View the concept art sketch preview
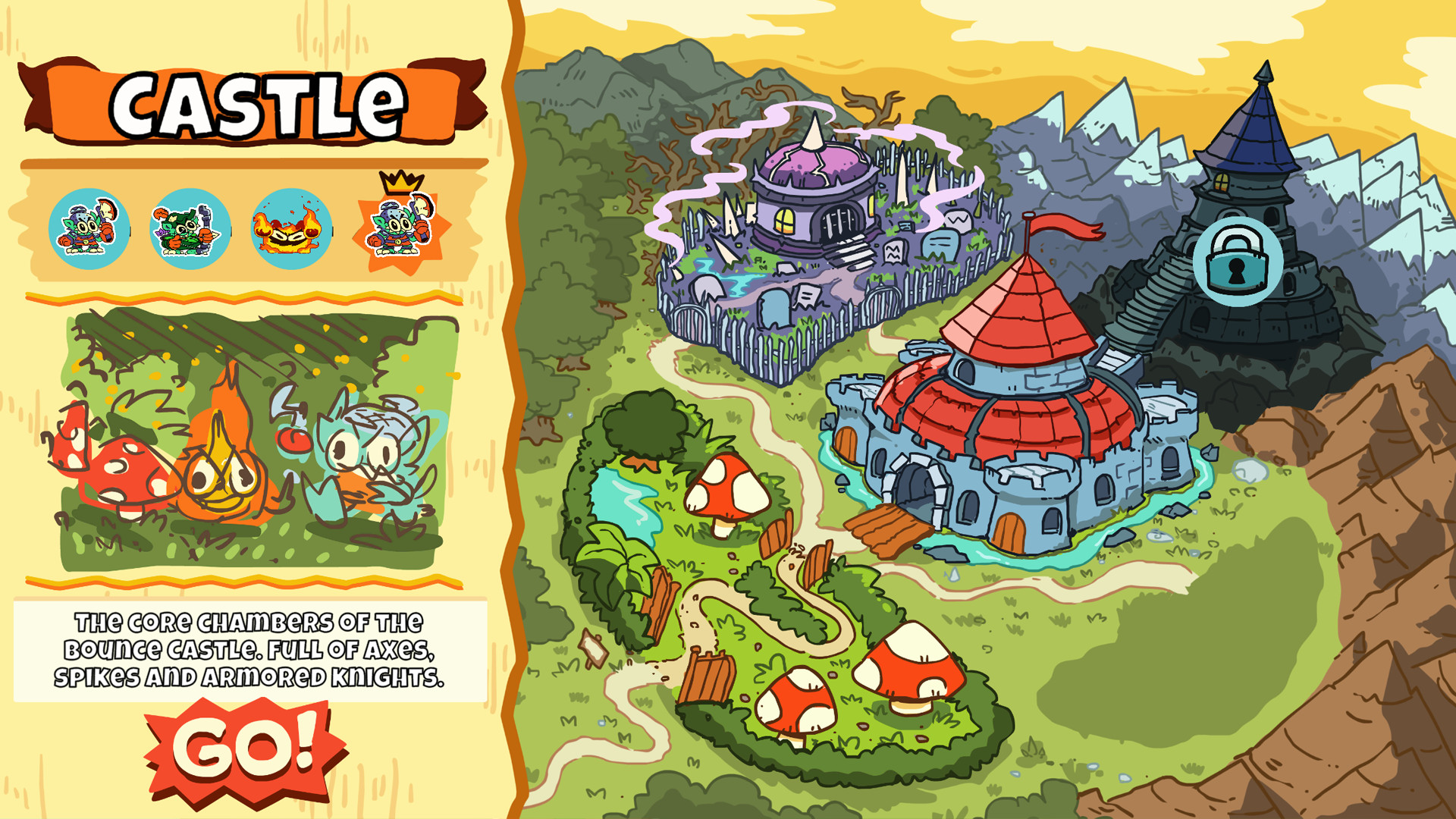The height and width of the screenshot is (819, 1456). pos(250,447)
